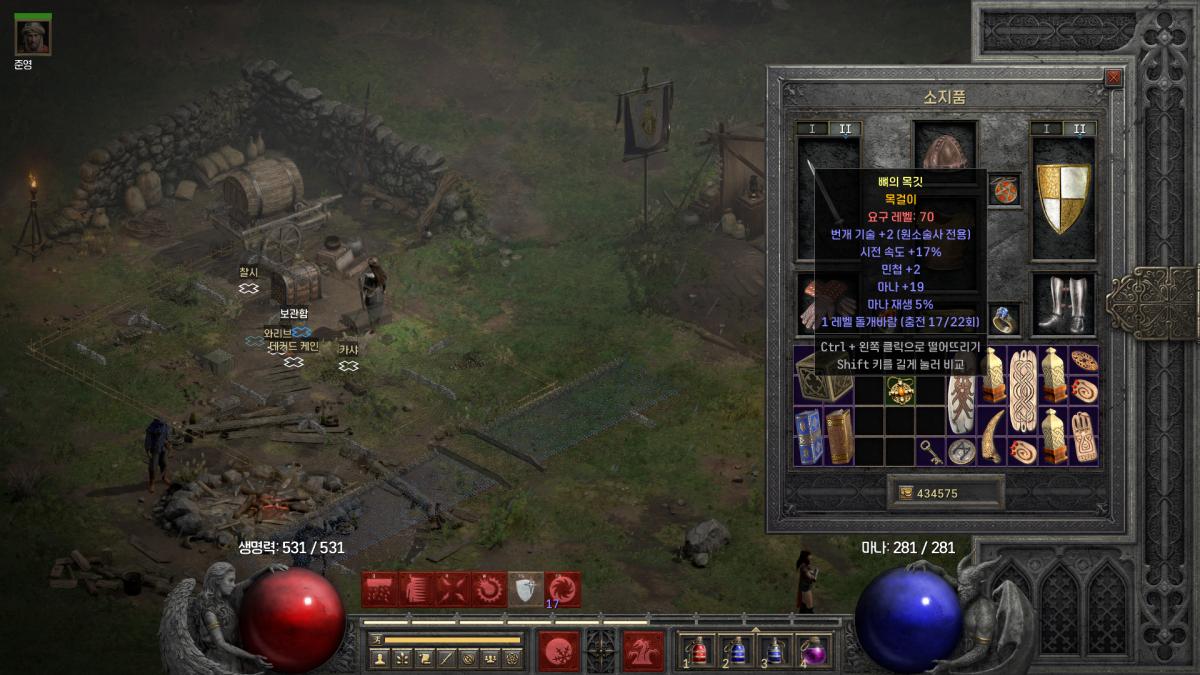This screenshot has width=1200, height=675.
Task: Use the purple rejuvenation potion in belt slot 4
Action: click(814, 651)
